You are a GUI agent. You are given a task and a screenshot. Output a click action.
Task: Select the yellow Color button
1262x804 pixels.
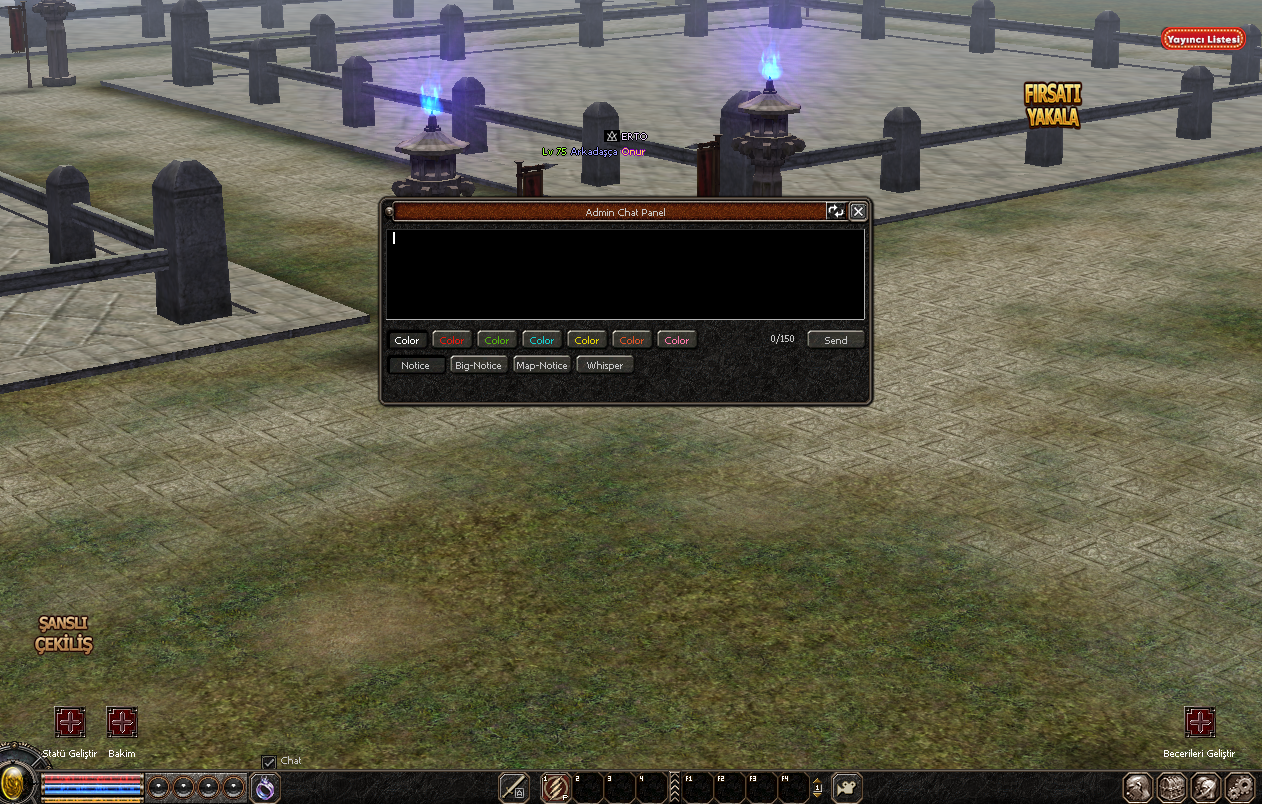587,340
